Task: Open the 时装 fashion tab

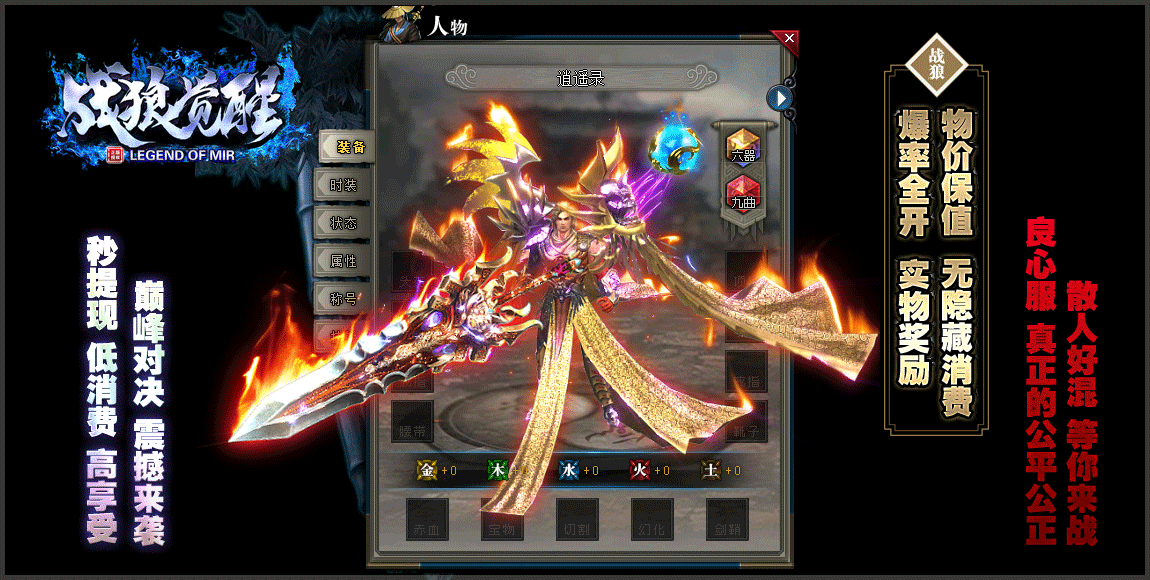Action: tap(343, 185)
